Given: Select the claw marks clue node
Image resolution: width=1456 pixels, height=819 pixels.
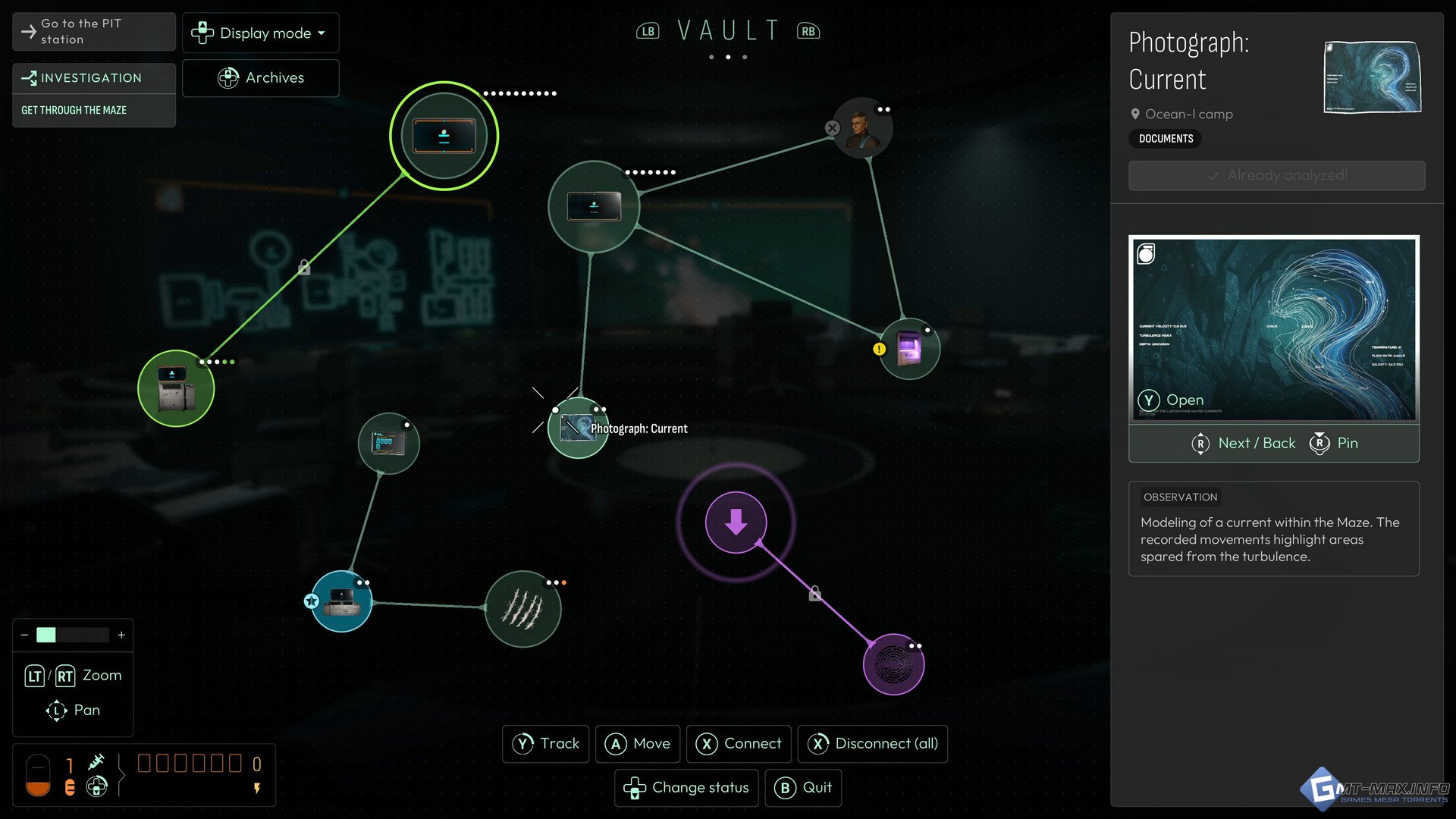Looking at the screenshot, I should tap(522, 608).
